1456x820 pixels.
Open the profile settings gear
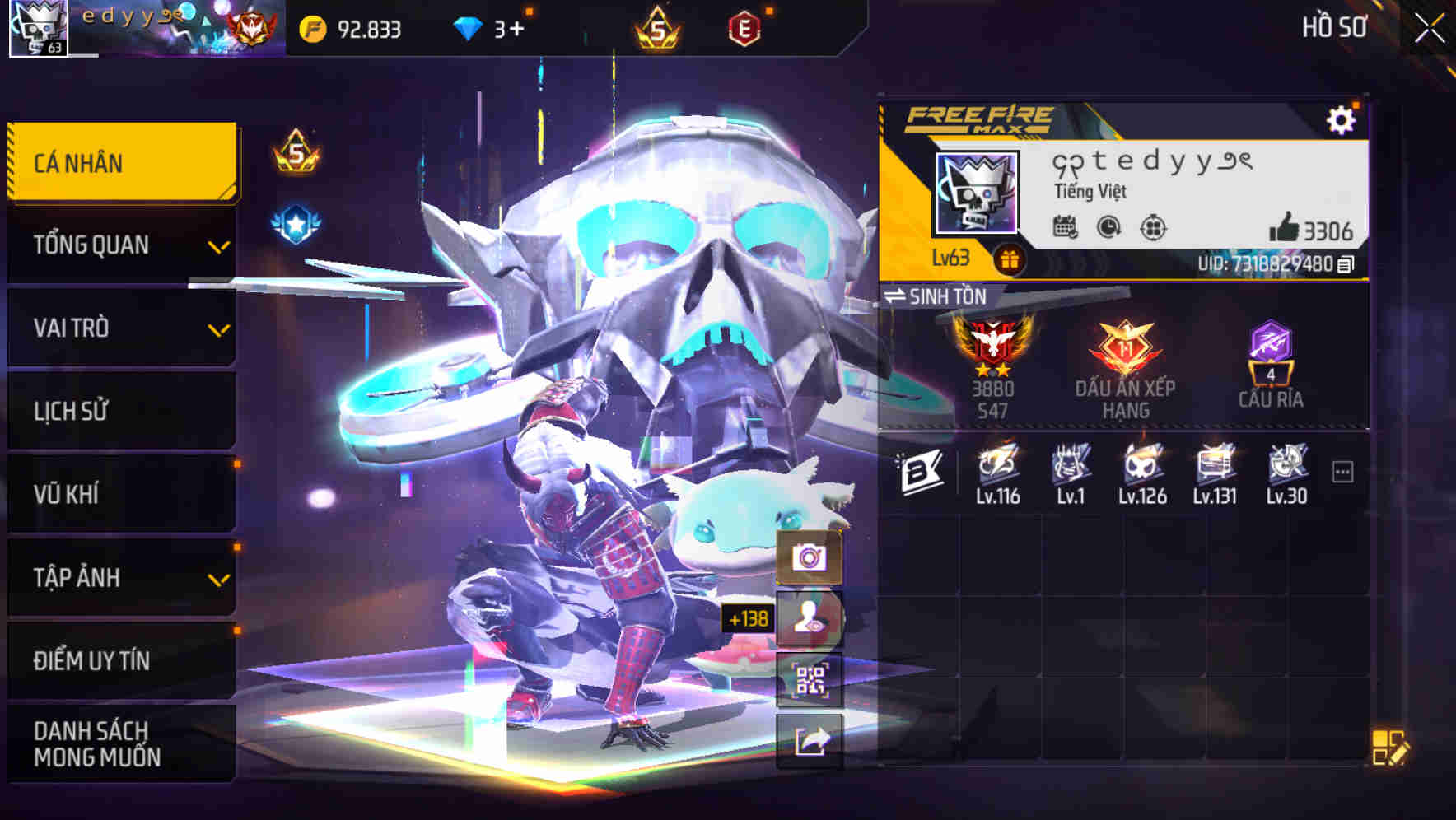click(x=1342, y=118)
